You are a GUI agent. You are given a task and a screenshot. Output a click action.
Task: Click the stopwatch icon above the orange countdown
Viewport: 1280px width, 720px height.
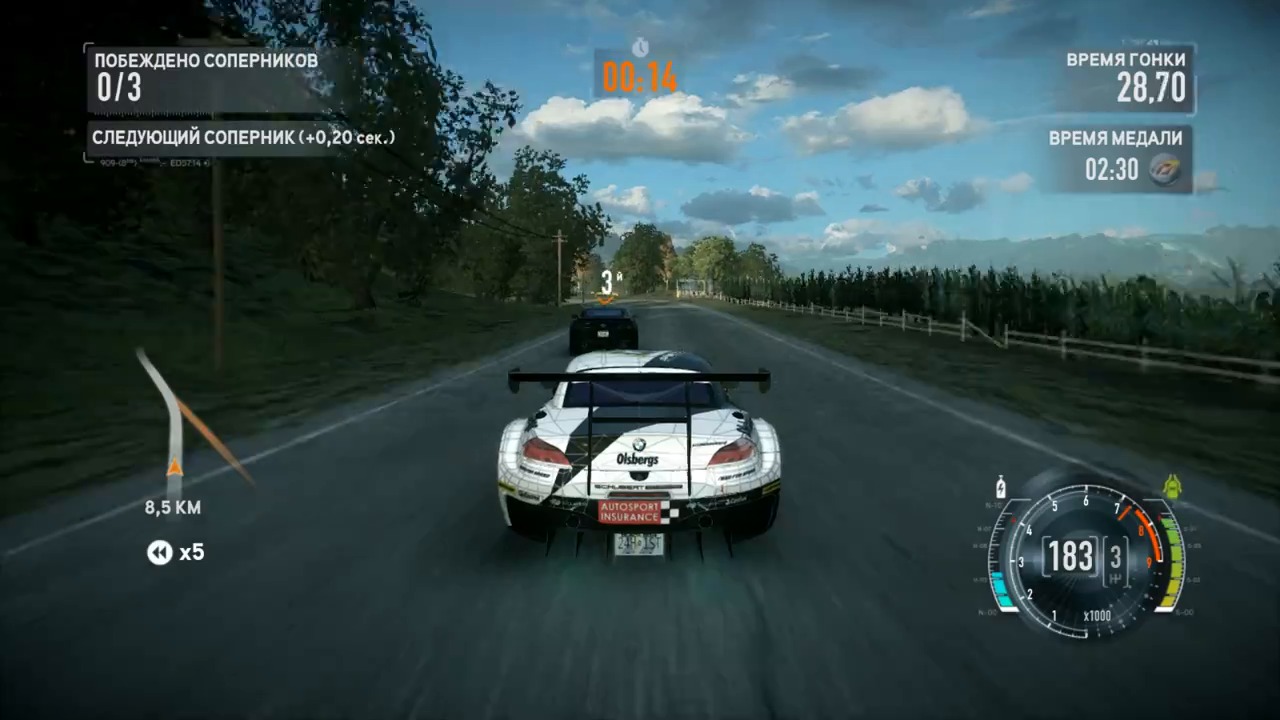(x=640, y=47)
